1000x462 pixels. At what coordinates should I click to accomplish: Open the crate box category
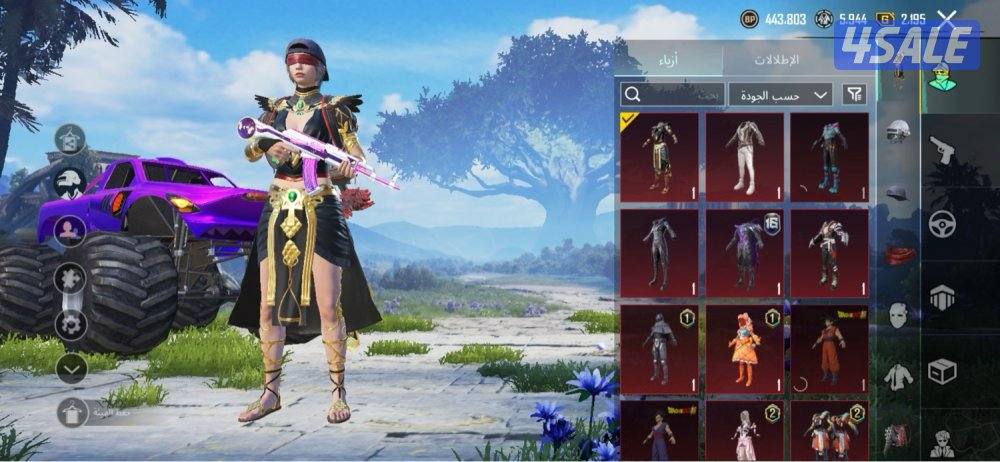[942, 371]
